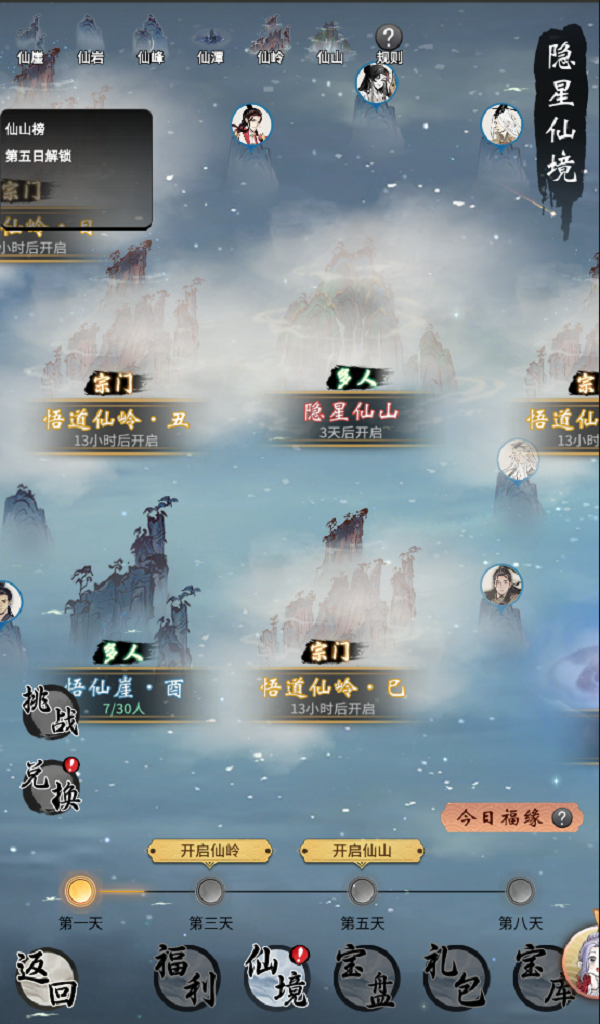Screen dimensions: 600x1024
Task: Switch to the 福利 welfare tab
Action: click(186, 977)
